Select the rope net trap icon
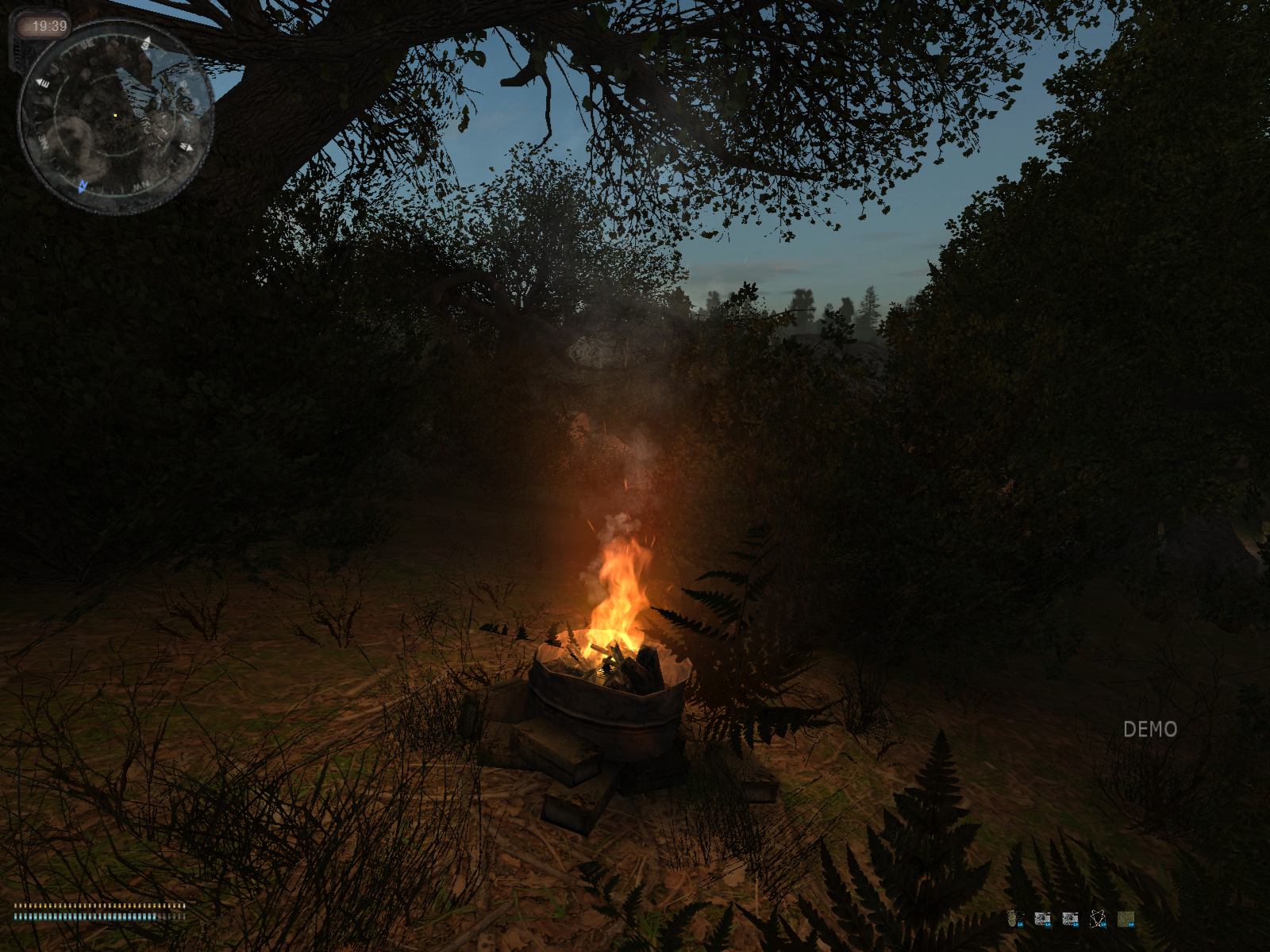Viewport: 1270px width, 952px height. pyautogui.click(x=1098, y=919)
